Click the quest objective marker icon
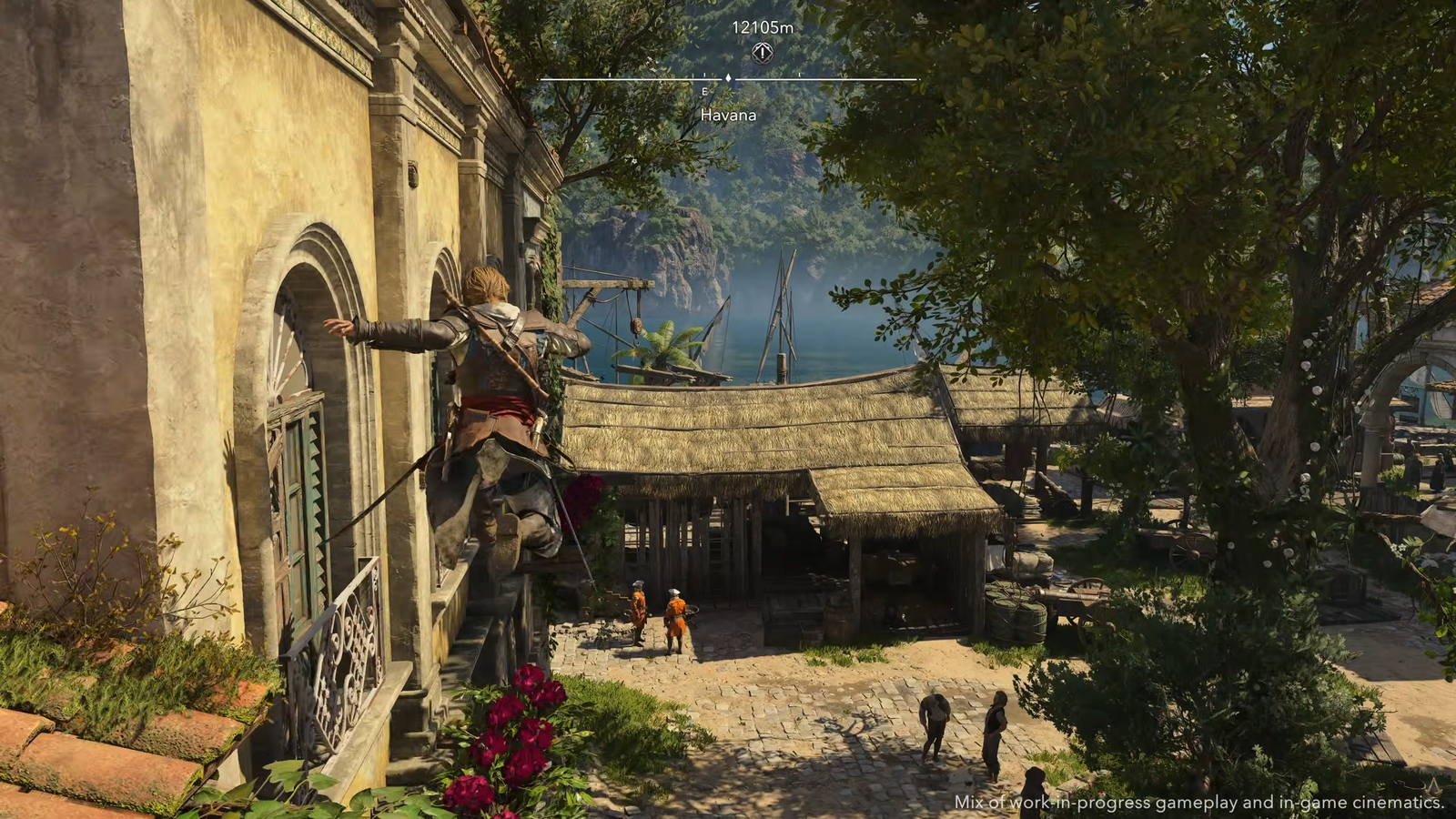The width and height of the screenshot is (1456, 819). click(x=763, y=53)
